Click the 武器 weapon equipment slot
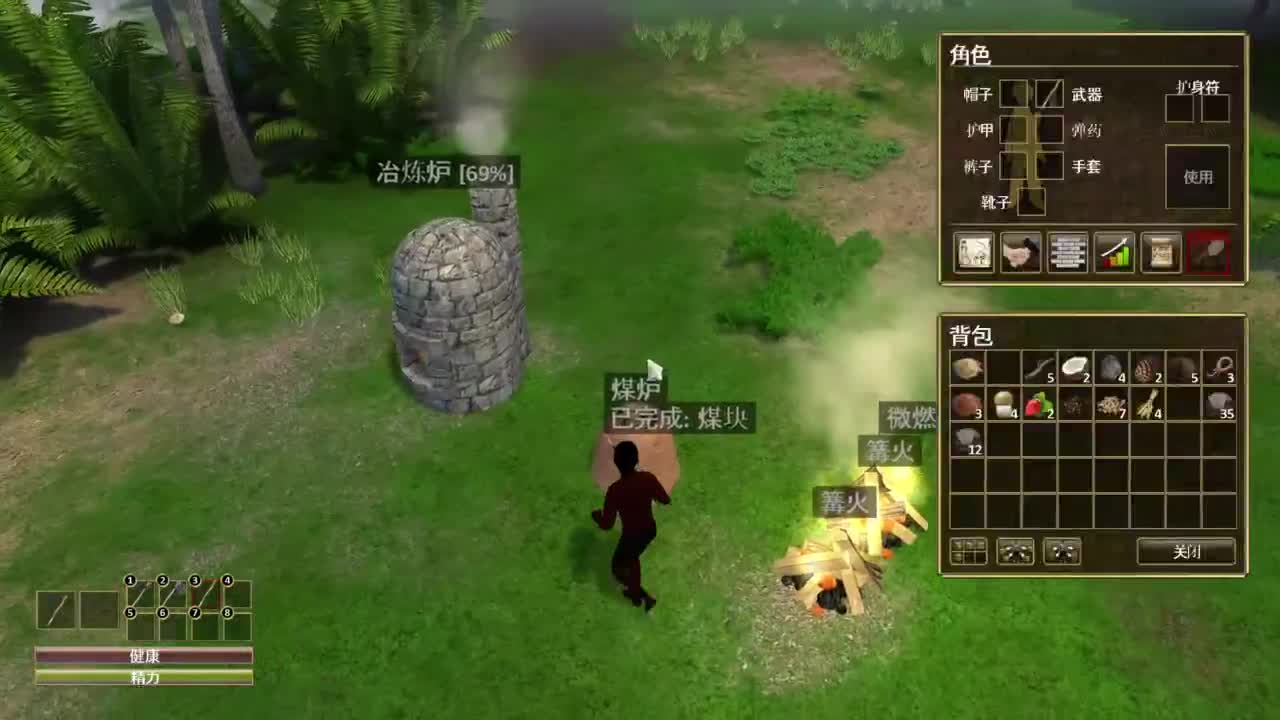The height and width of the screenshot is (720, 1280). [1048, 93]
